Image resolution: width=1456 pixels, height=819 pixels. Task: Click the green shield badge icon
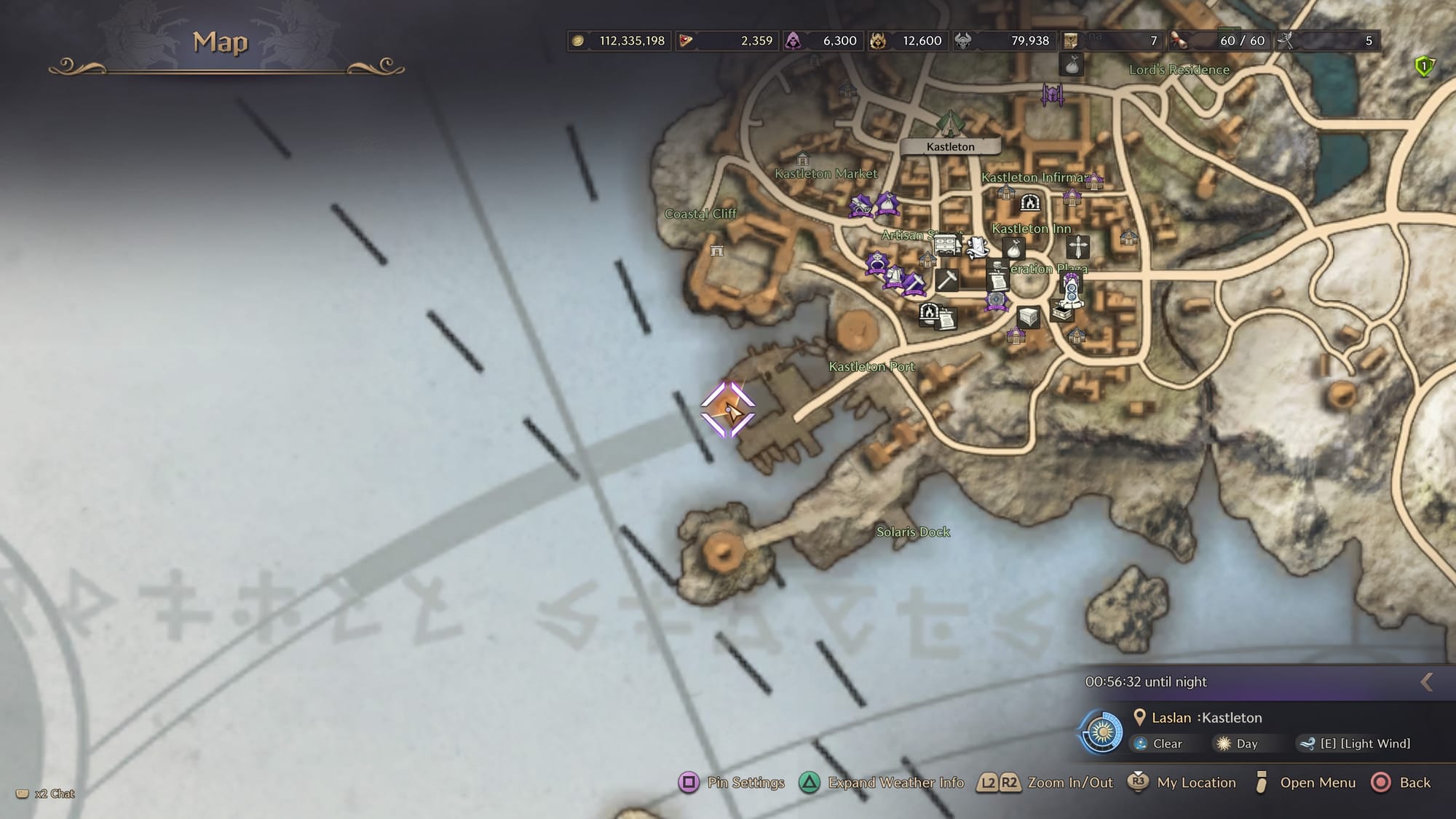pyautogui.click(x=1424, y=67)
